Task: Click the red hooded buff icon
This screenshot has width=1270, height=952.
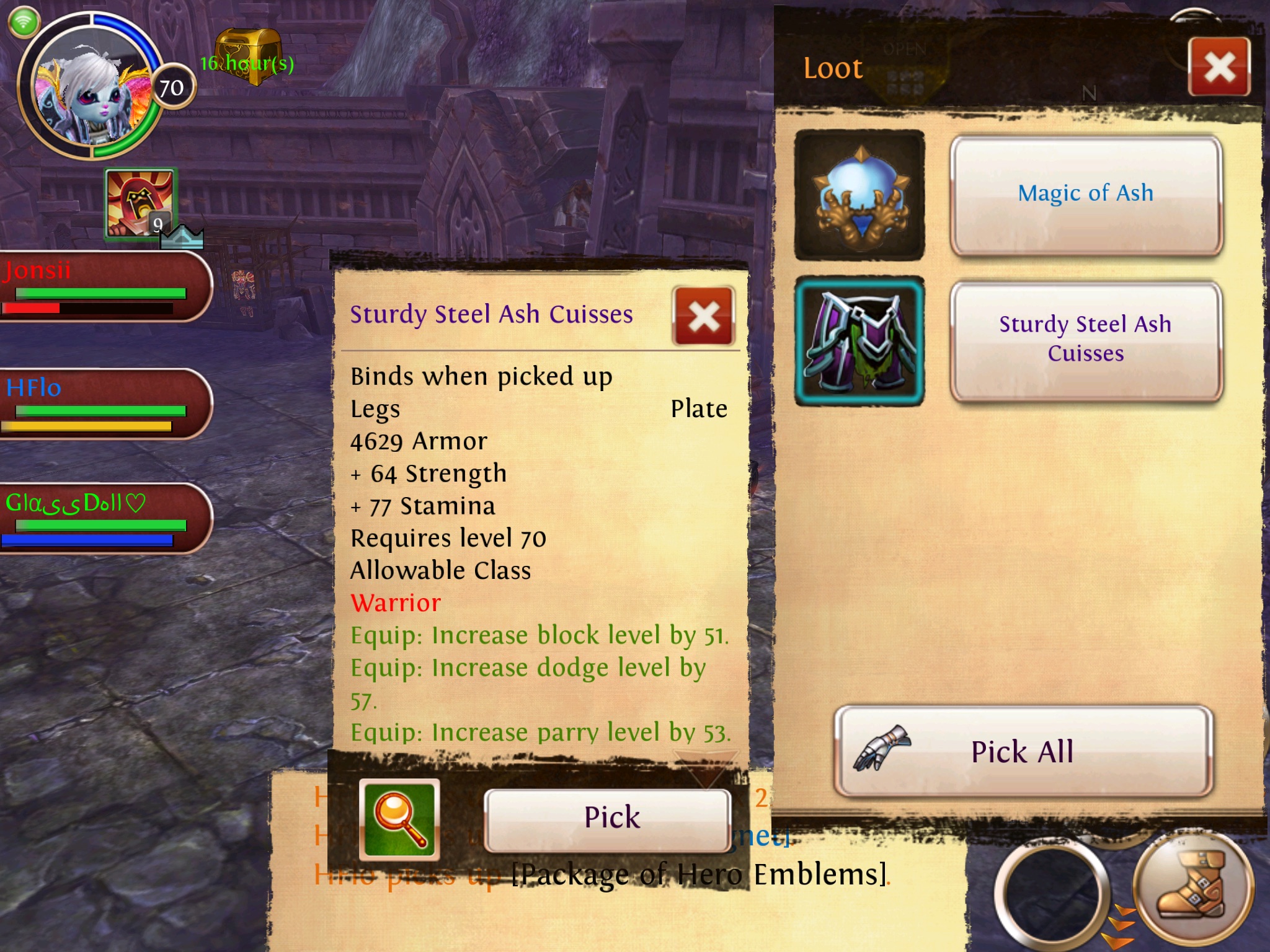Action: [141, 203]
